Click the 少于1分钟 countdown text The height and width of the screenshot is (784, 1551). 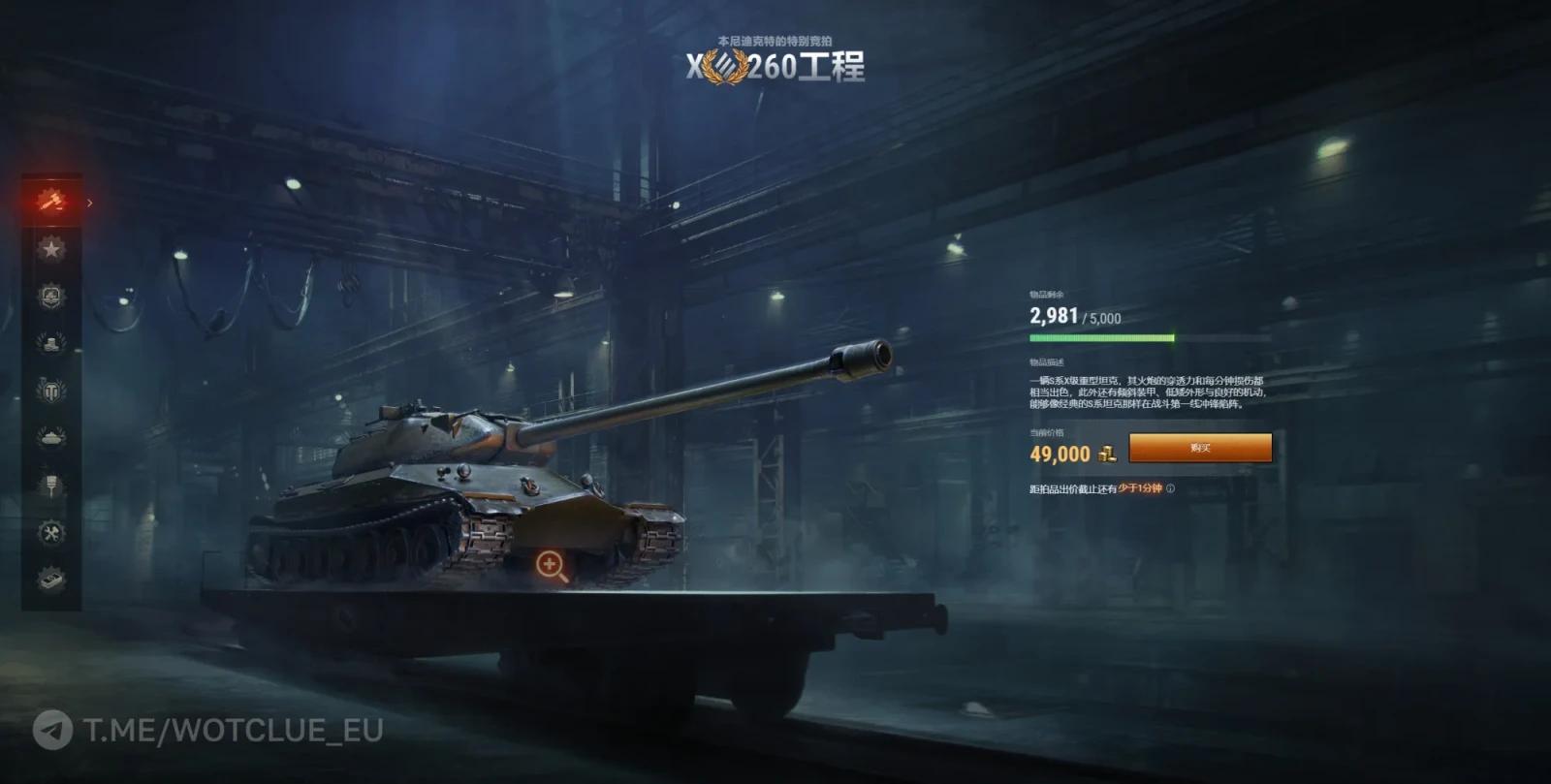click(x=1140, y=488)
